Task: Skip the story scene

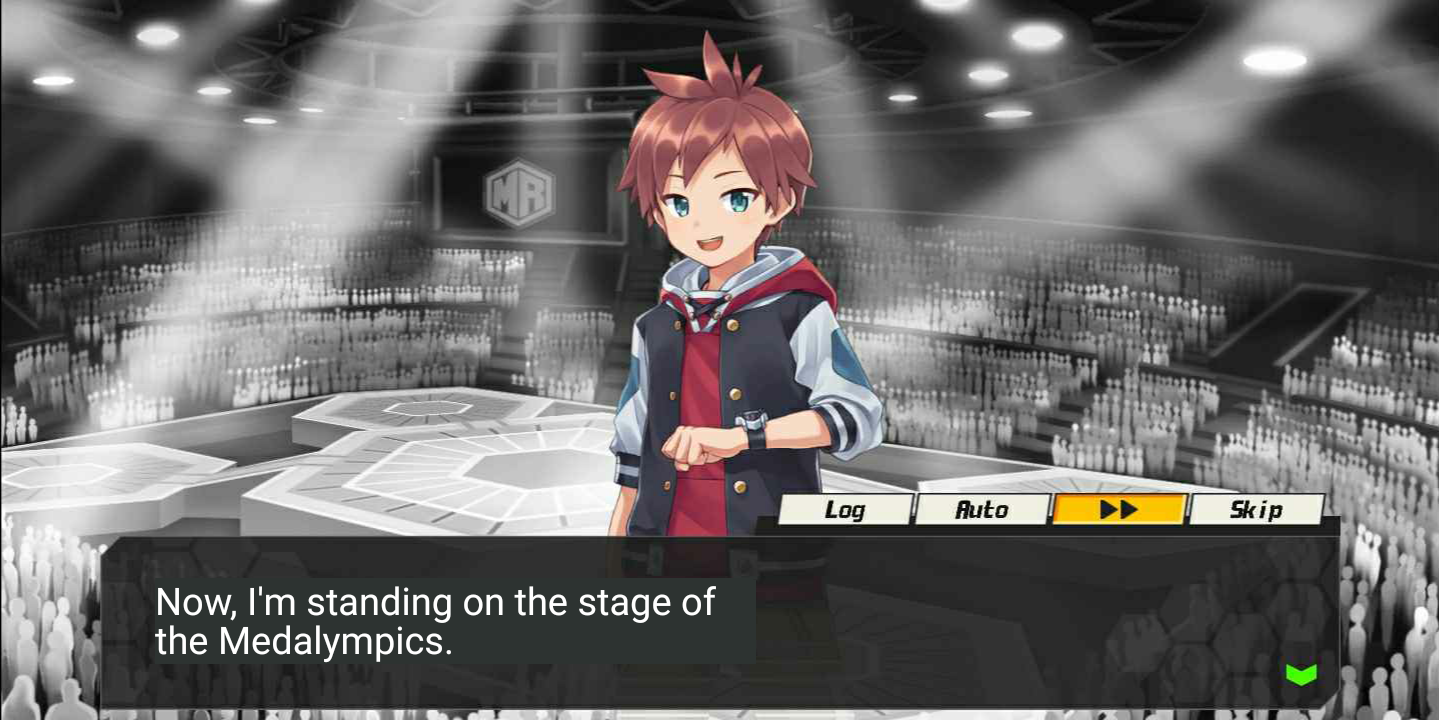Action: coord(1256,510)
